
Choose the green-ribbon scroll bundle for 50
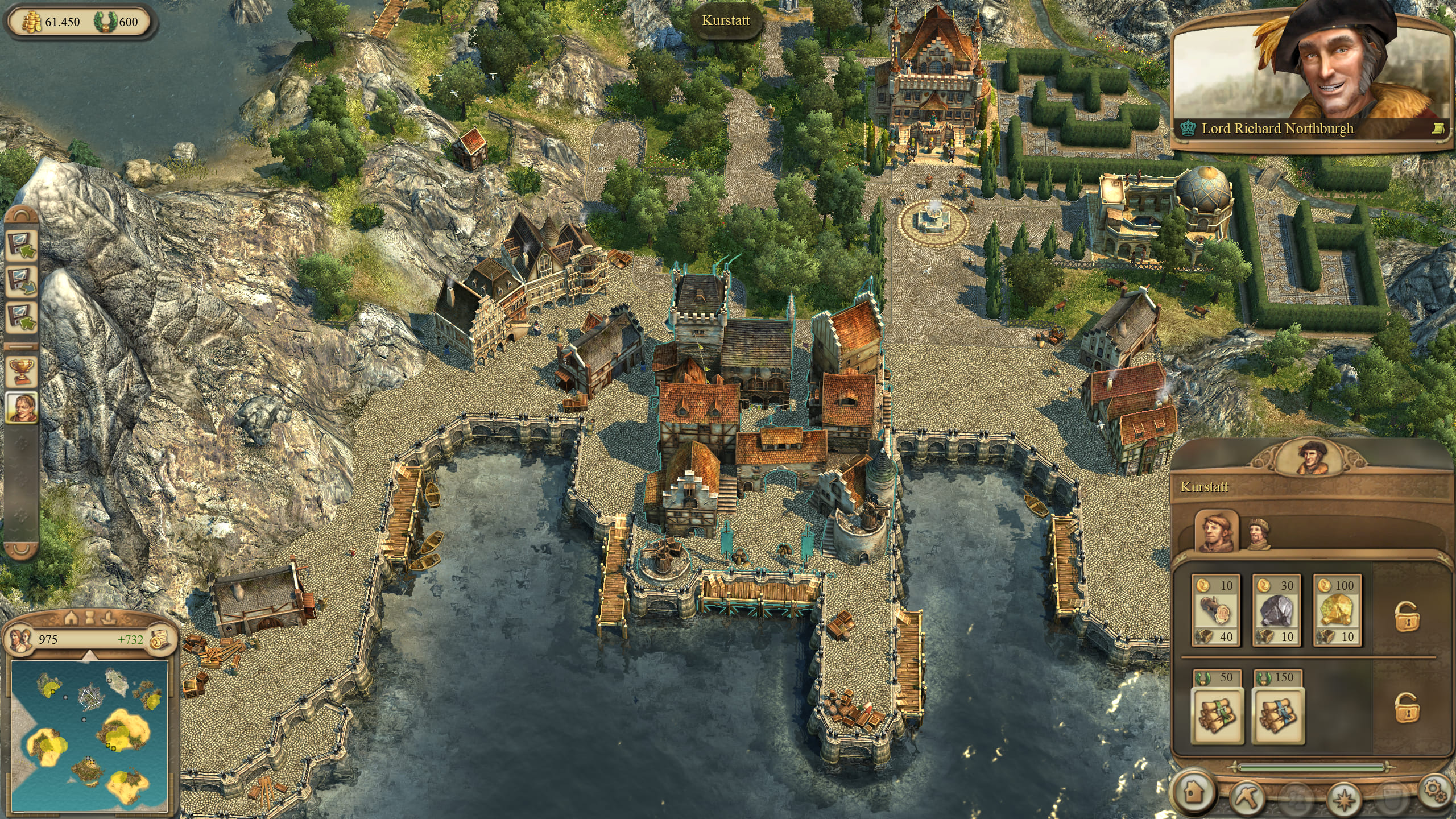click(x=1215, y=708)
